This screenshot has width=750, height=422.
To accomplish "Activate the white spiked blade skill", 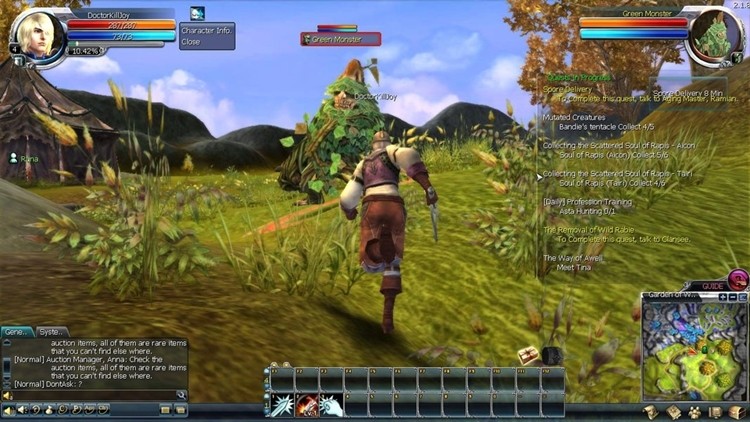I will 283,405.
